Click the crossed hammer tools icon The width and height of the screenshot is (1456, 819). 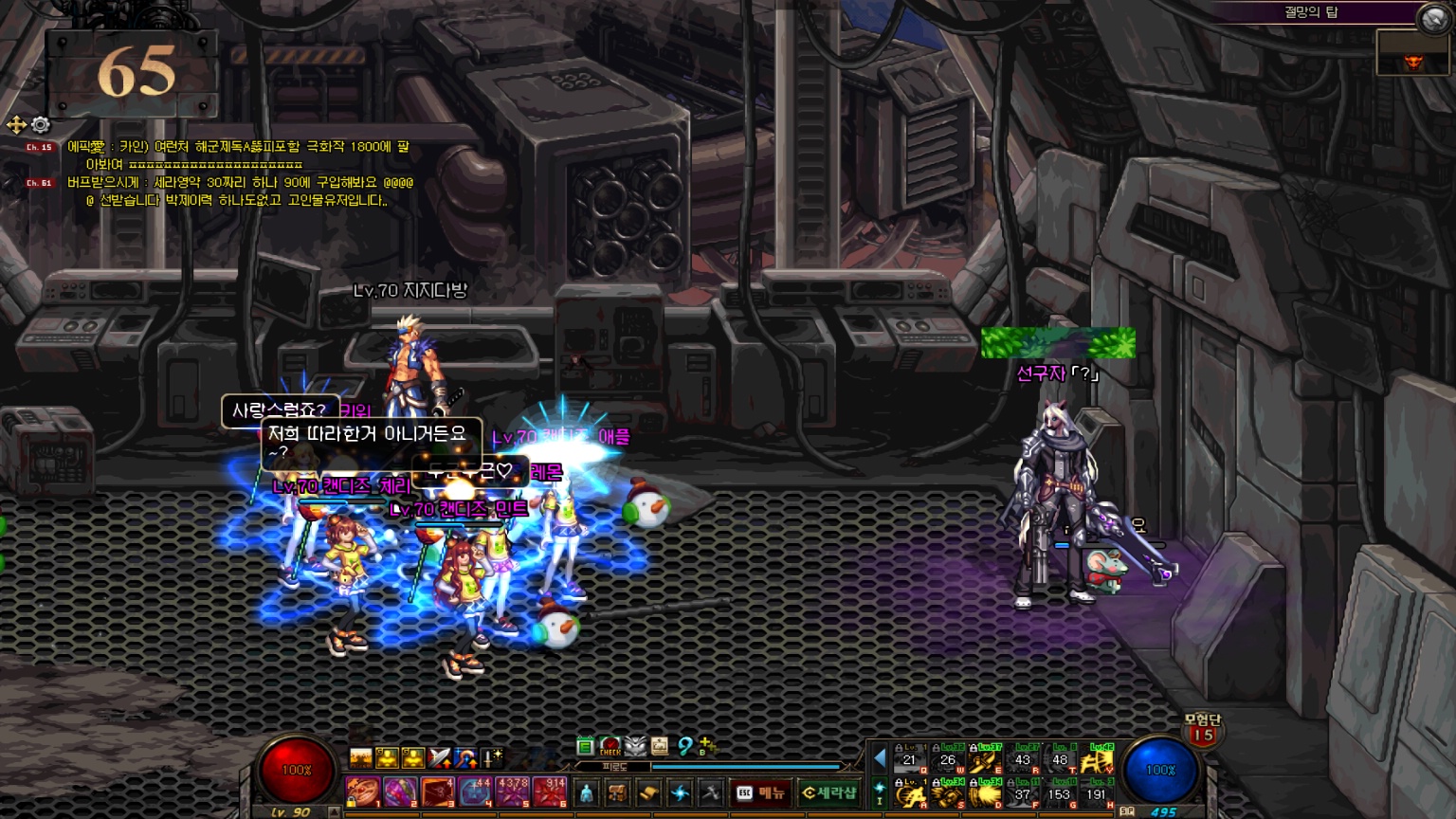[710, 792]
